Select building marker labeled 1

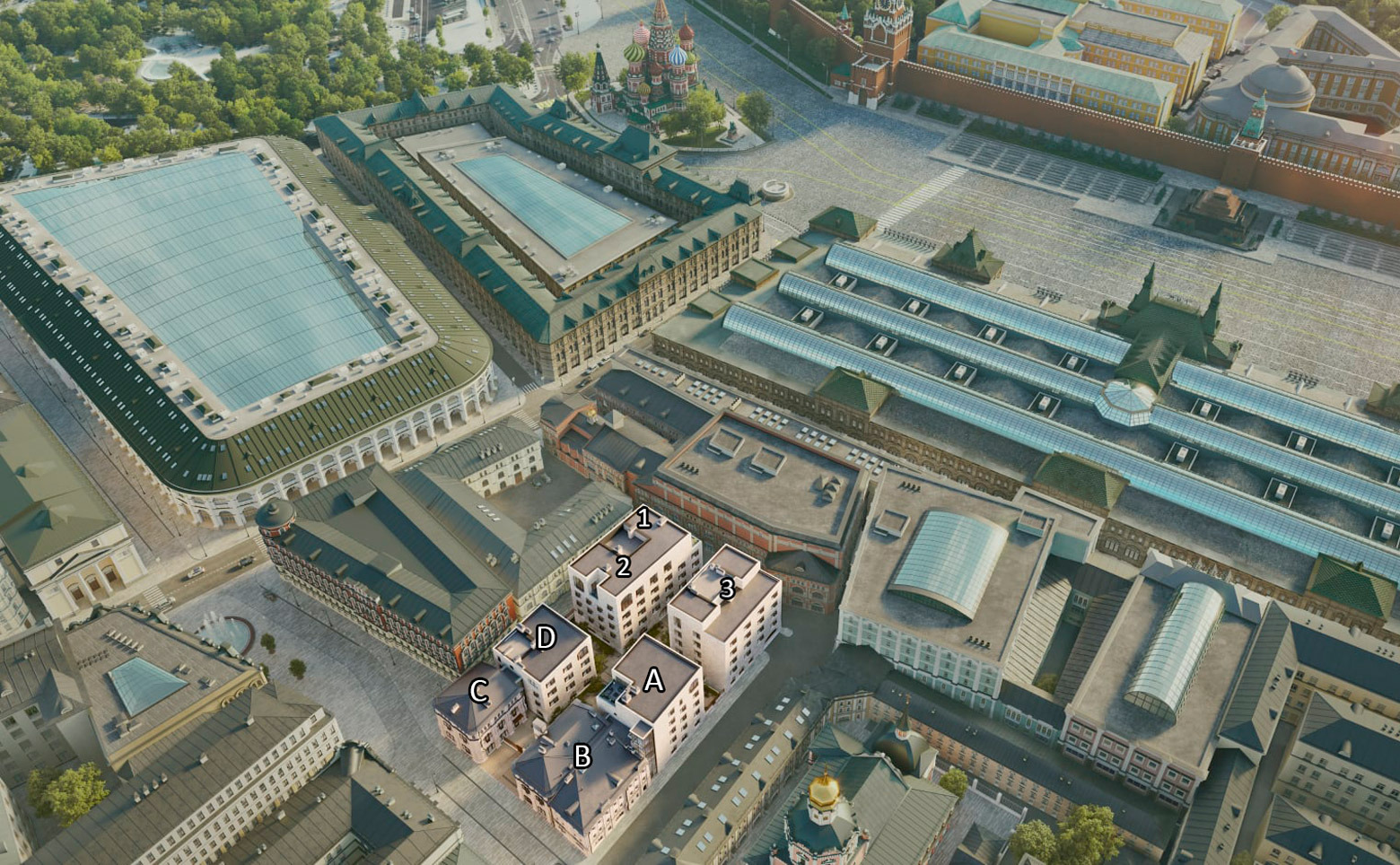pyautogui.click(x=643, y=518)
